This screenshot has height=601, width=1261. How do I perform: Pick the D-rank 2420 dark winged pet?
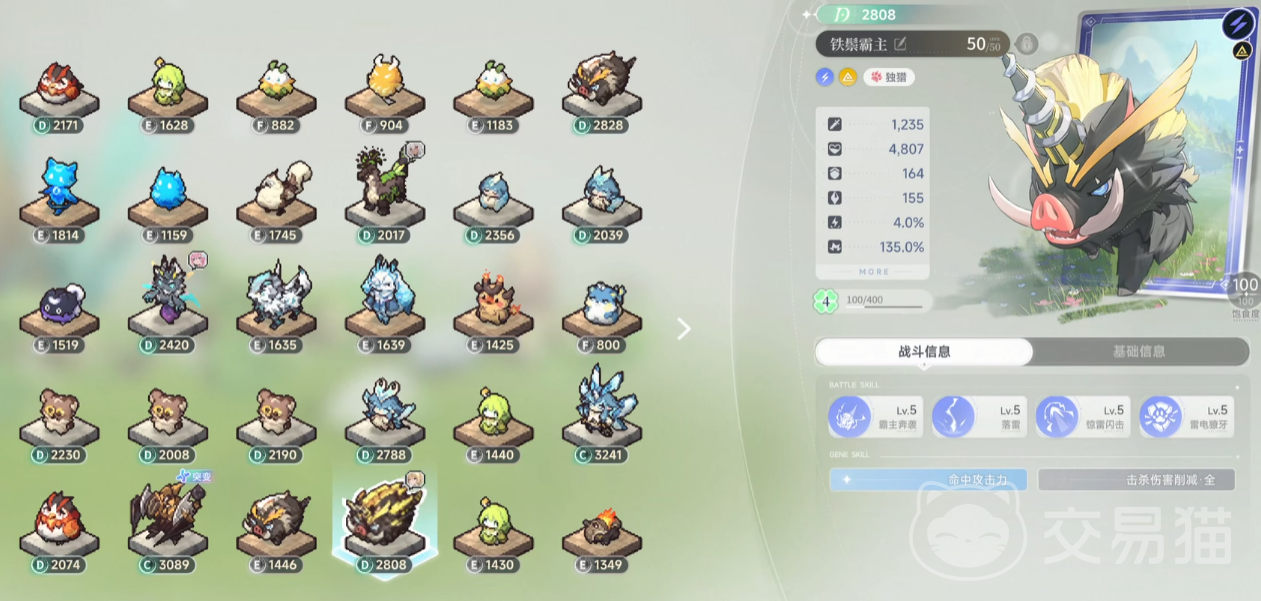(x=168, y=300)
